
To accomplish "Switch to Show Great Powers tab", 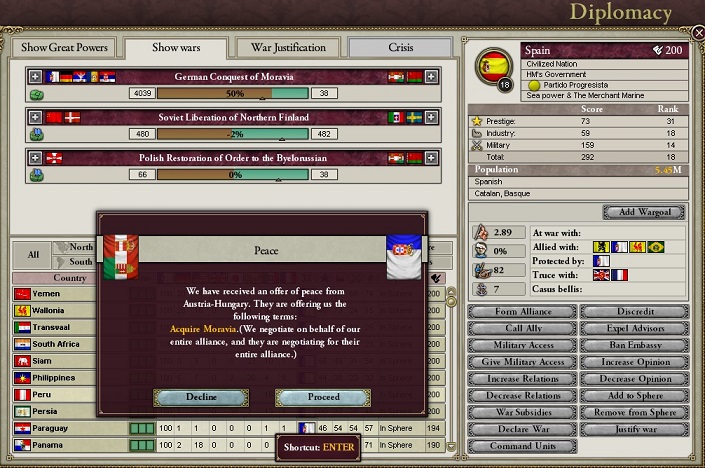I will tap(63, 48).
